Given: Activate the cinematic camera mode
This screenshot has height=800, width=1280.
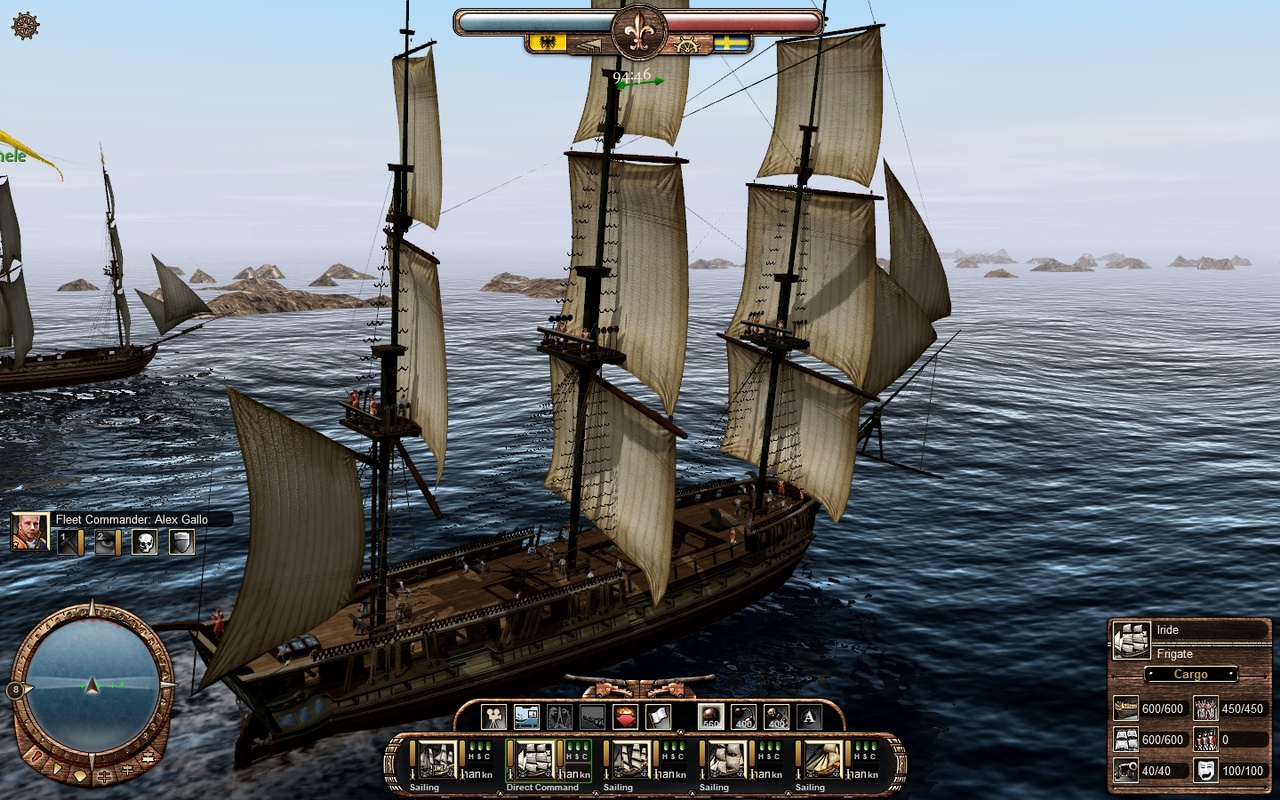Looking at the screenshot, I should (x=492, y=716).
